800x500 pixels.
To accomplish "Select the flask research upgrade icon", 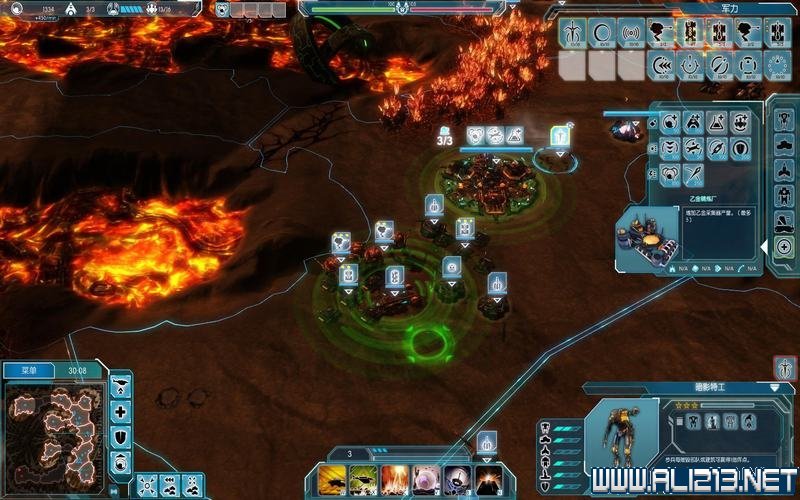I will [x=717, y=123].
